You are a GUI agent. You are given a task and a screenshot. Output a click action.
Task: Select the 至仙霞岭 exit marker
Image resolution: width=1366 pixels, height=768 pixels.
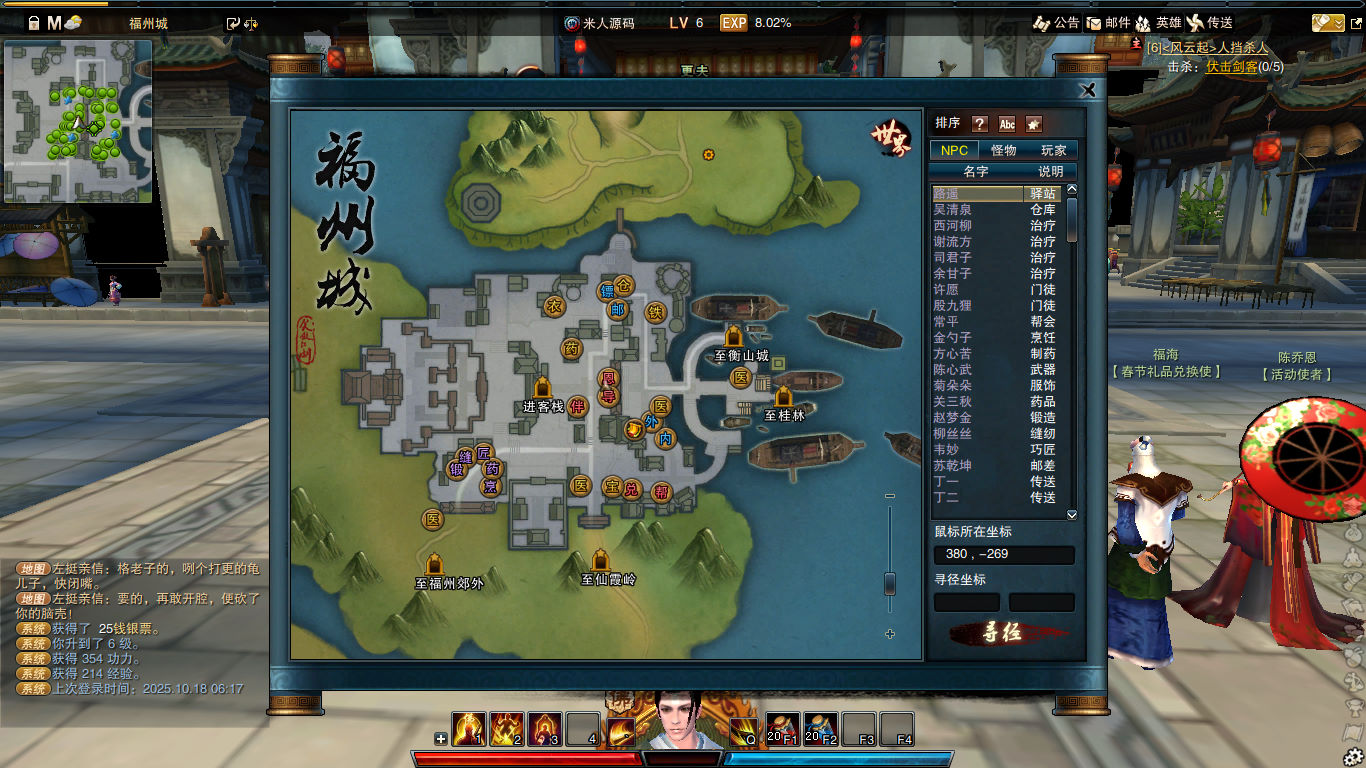[600, 561]
